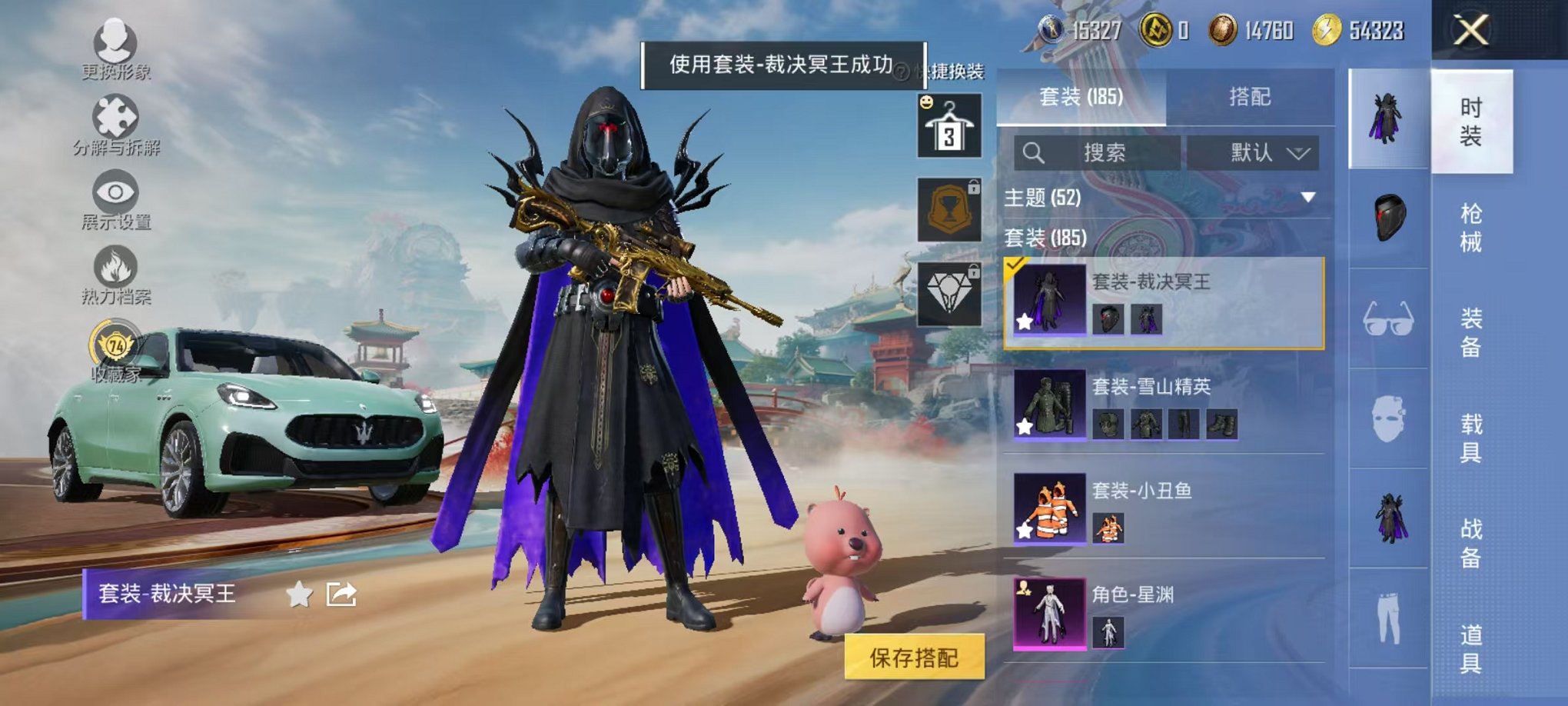Collapse the 主题 (52) section
This screenshot has height=706, width=1568.
[1307, 198]
